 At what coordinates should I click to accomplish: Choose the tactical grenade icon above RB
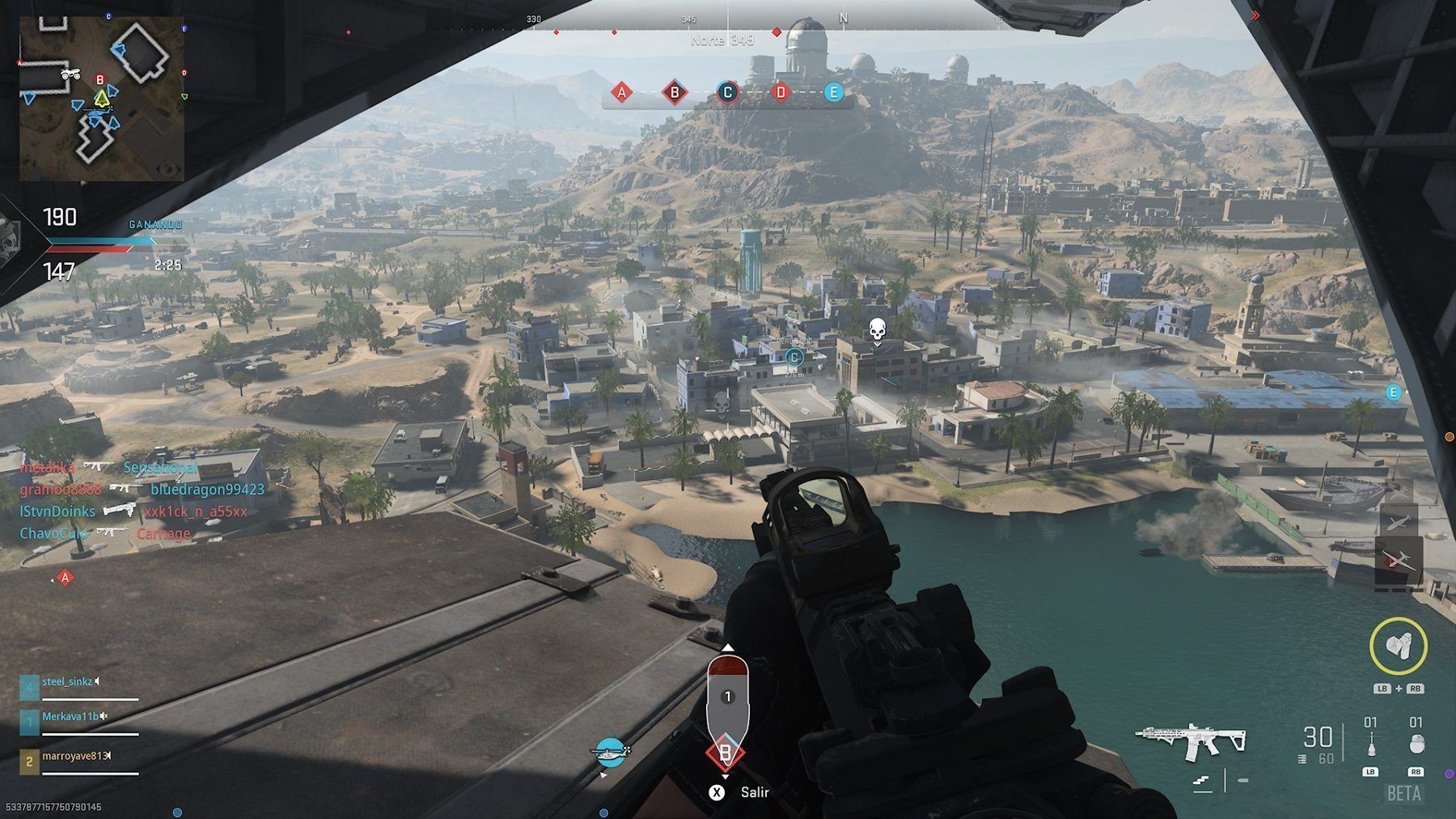[1416, 744]
